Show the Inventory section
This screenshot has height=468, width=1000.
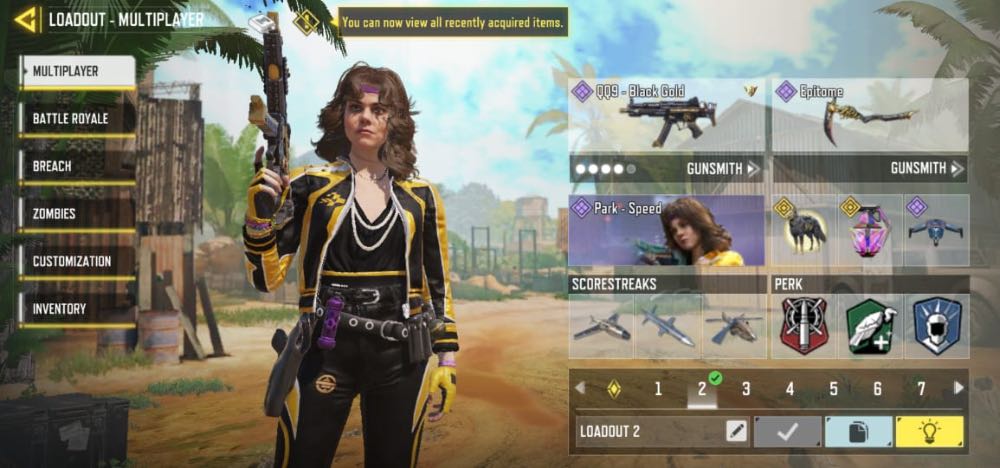coord(77,309)
